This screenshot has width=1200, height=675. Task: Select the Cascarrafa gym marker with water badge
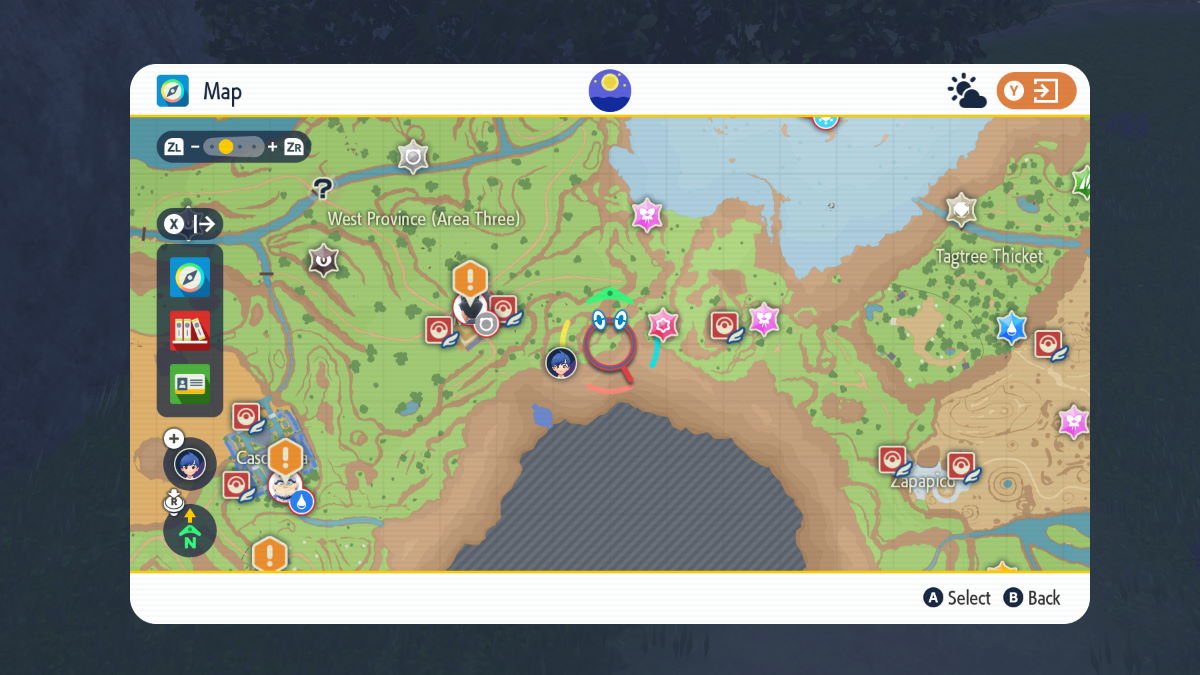tap(287, 487)
